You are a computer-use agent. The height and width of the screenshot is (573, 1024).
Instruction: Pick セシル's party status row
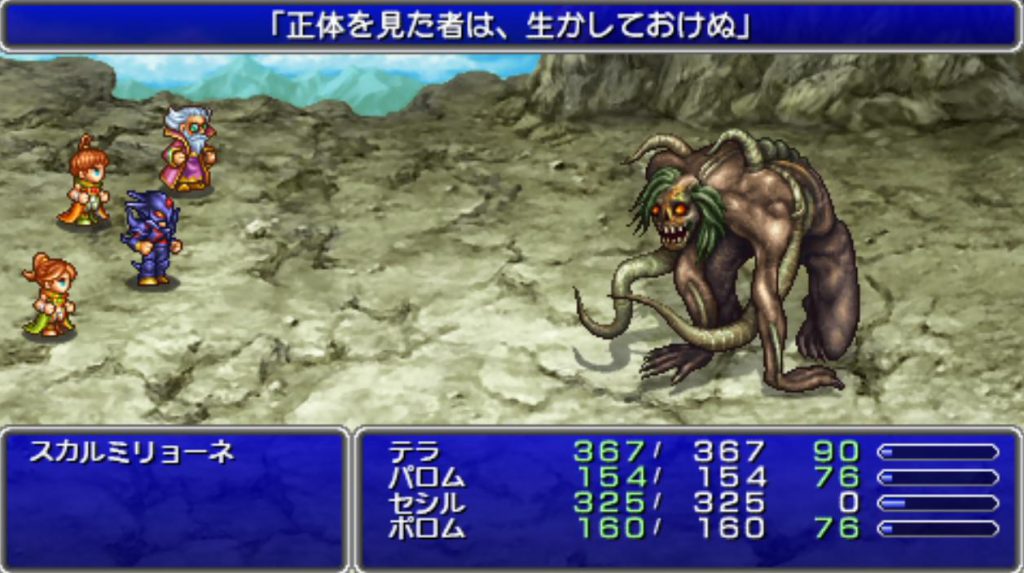coord(690,502)
